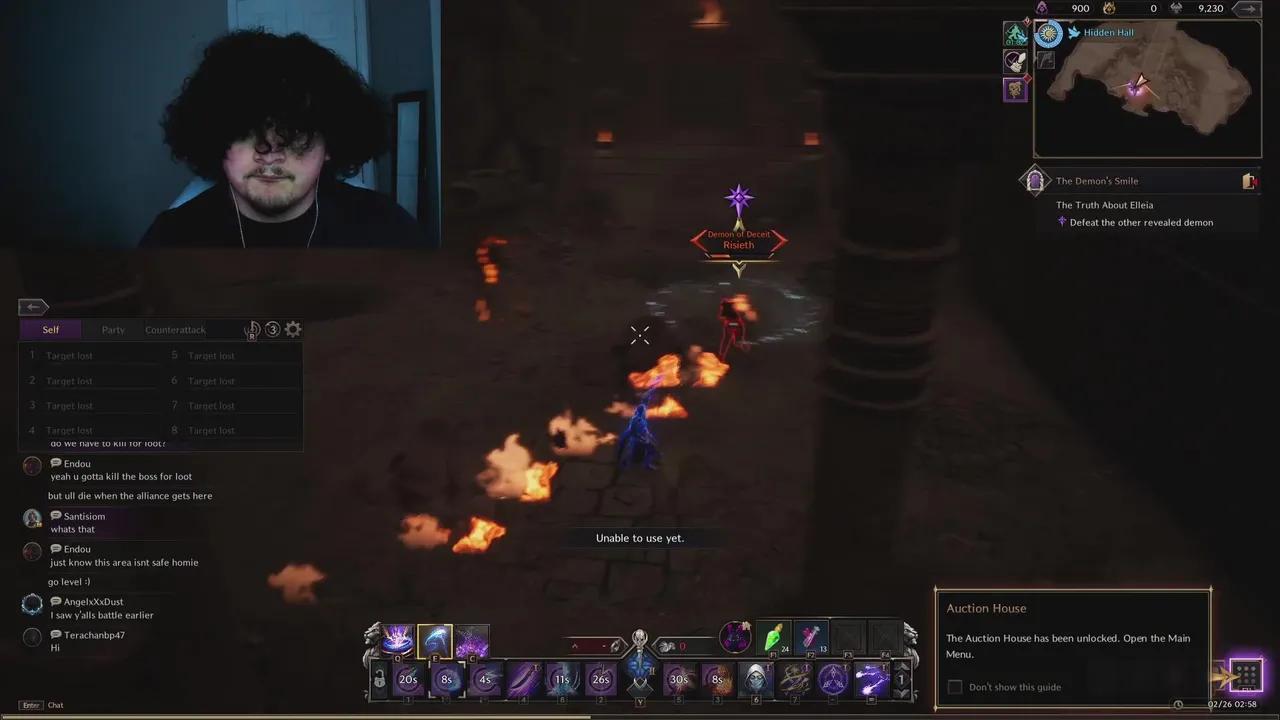This screenshot has height=720, width=1280.
Task: Click the Enter Chat input field
Action: (40, 705)
